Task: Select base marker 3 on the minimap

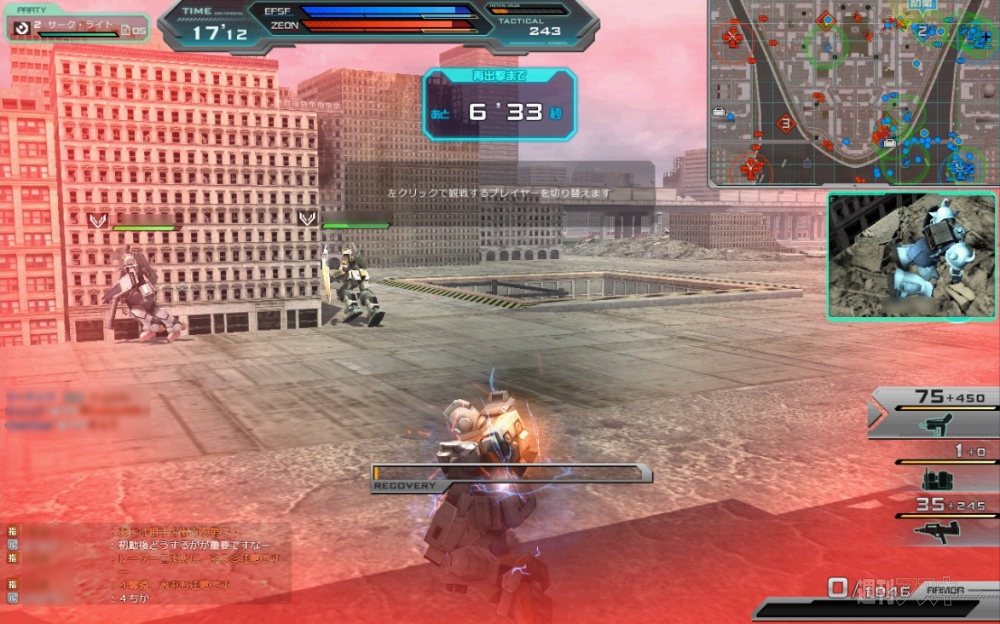Action: 786,125
